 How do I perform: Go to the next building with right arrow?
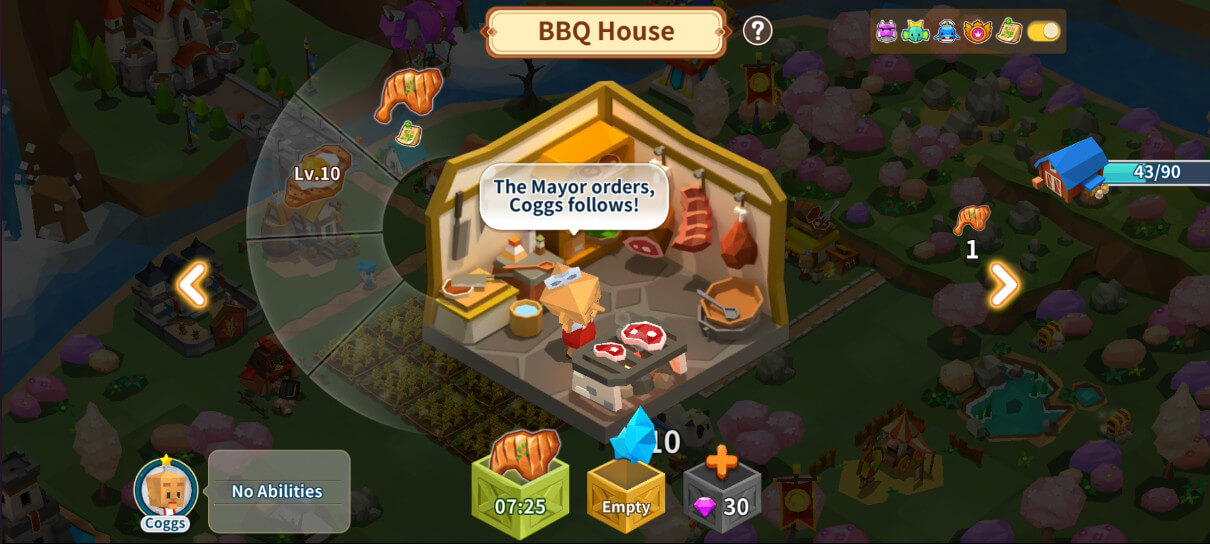pos(1003,286)
